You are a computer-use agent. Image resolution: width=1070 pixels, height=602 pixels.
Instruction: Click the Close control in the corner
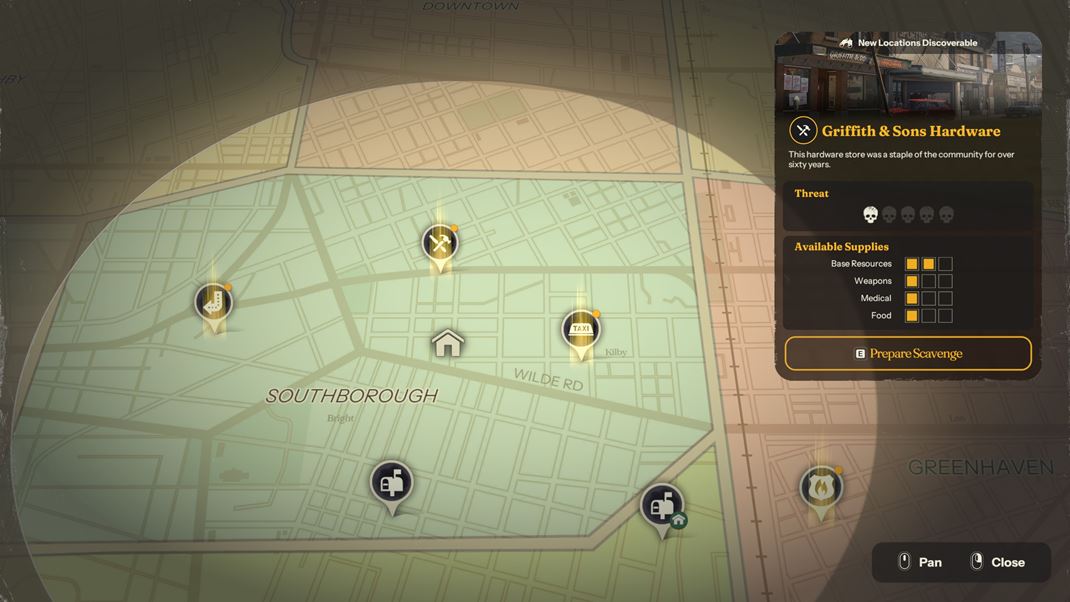(997, 562)
